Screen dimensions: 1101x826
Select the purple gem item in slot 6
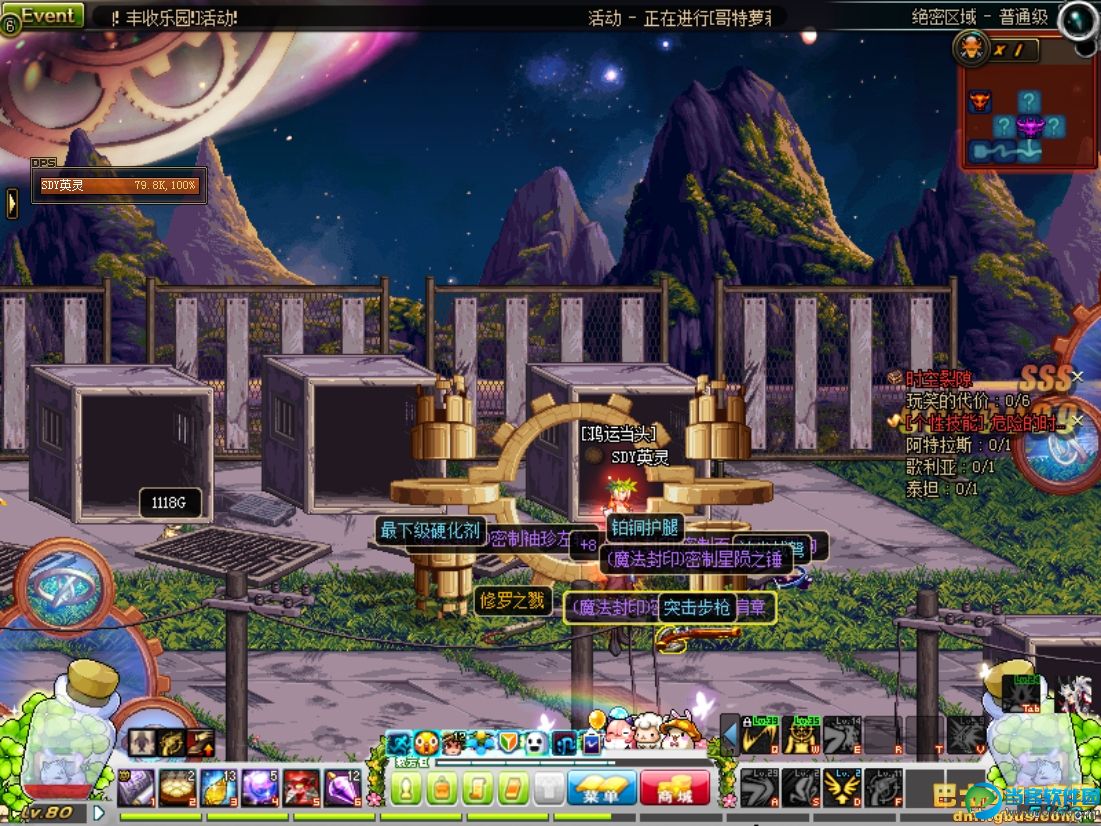[x=342, y=787]
